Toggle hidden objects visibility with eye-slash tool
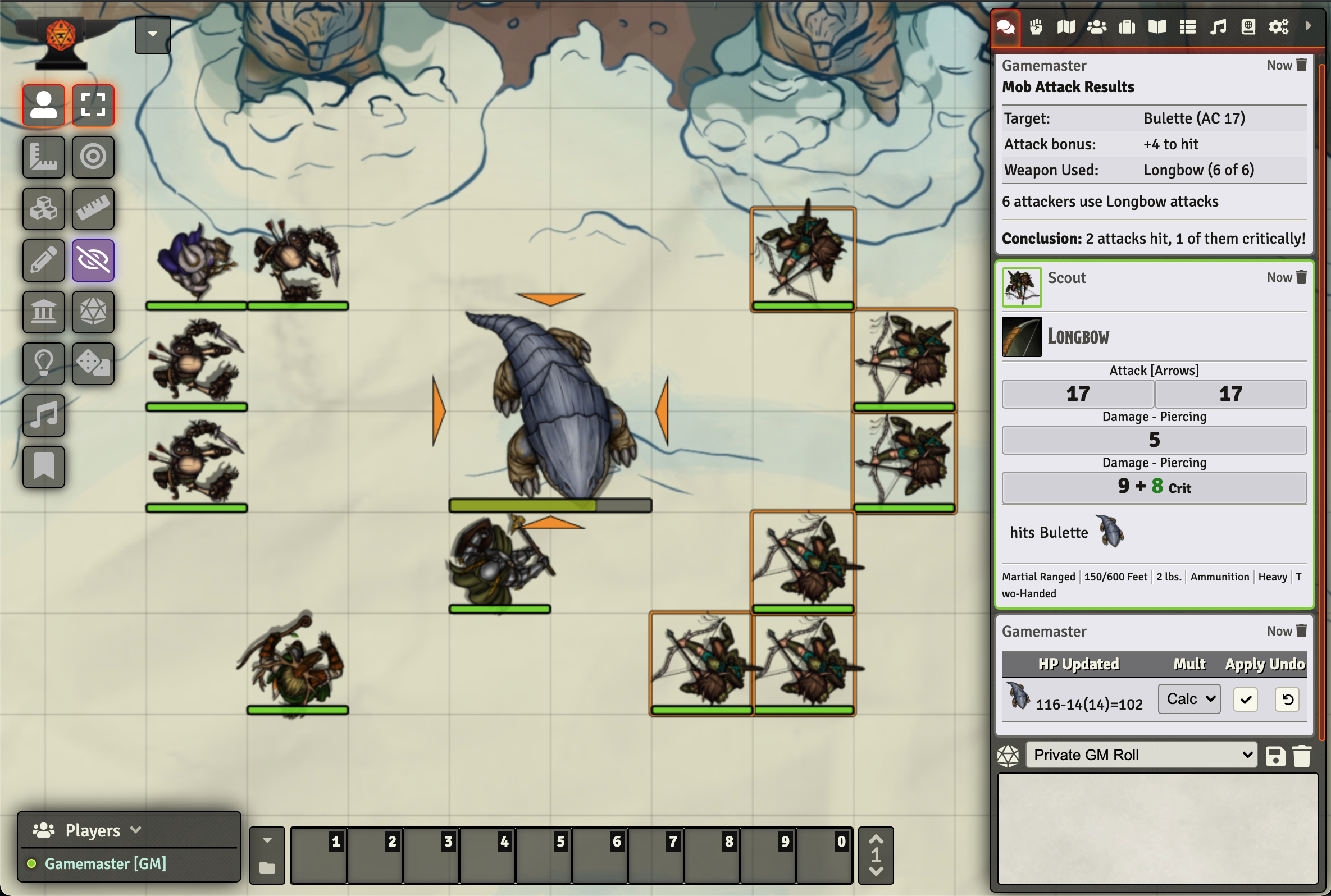Image resolution: width=1331 pixels, height=896 pixels. coord(93,260)
